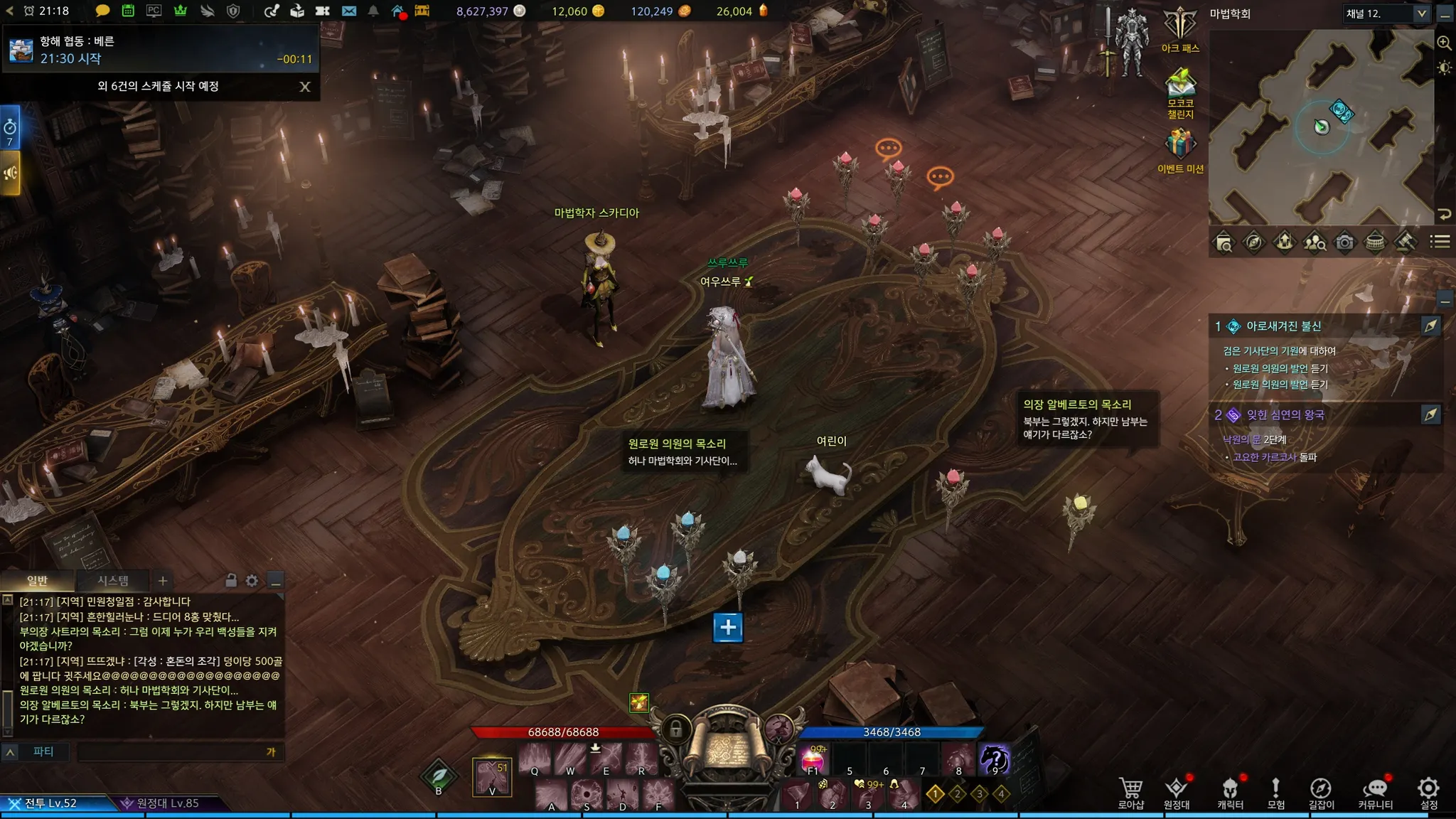This screenshot has width=1456, height=819.
Task: Open the Settings gear menu
Action: 1428,792
